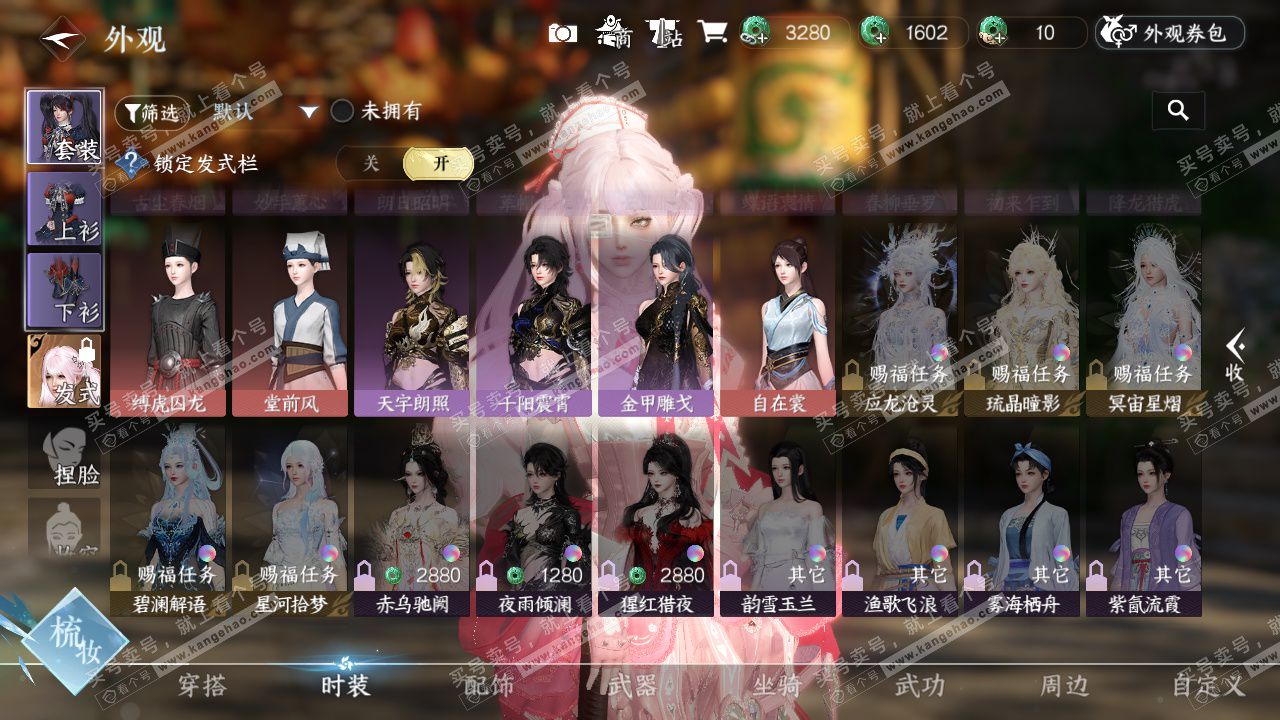Image resolution: width=1280 pixels, height=720 pixels.
Task: Switch to the 配饰 accessories tab
Action: click(x=489, y=685)
